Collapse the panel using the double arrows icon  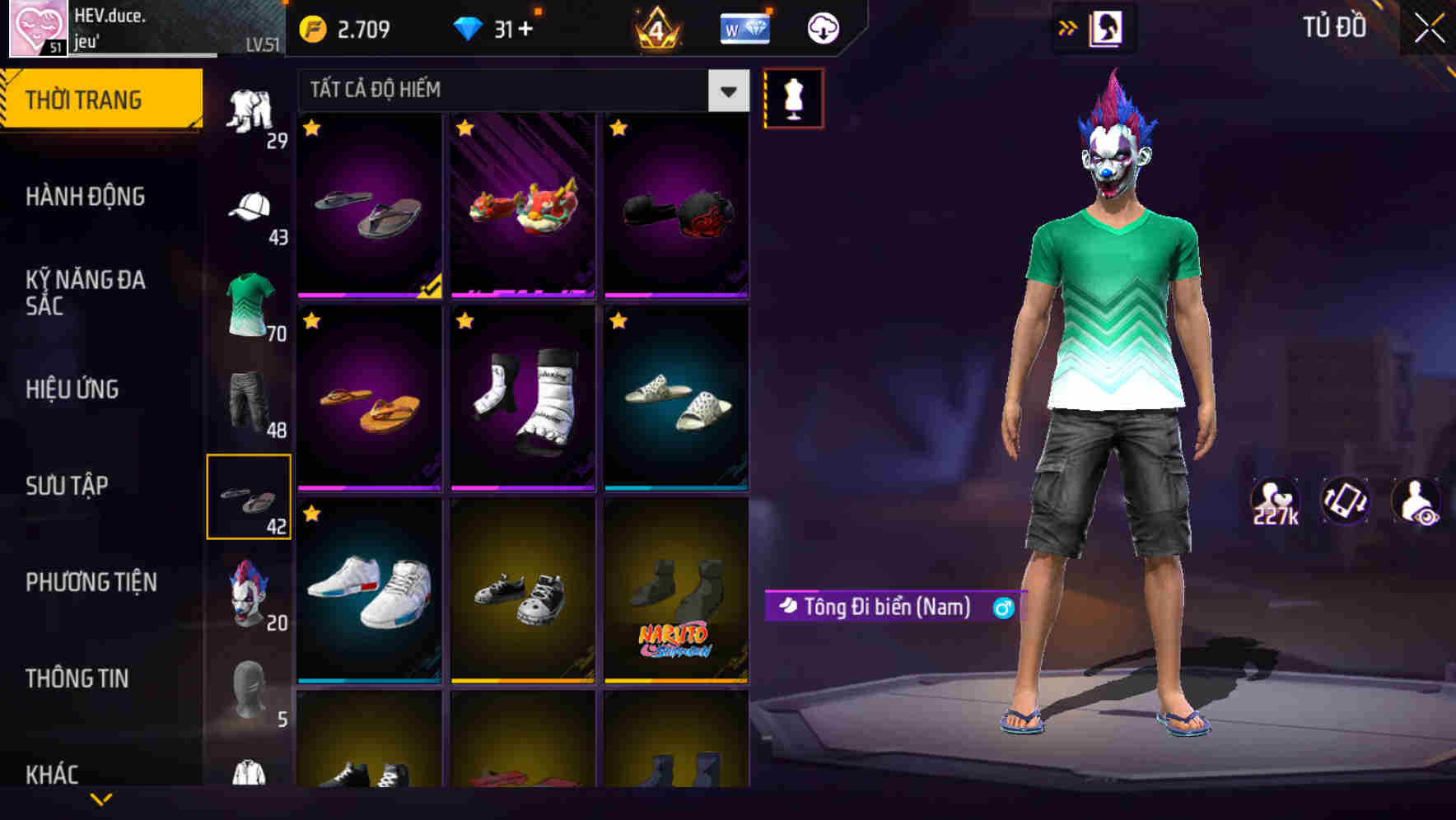(x=1068, y=27)
